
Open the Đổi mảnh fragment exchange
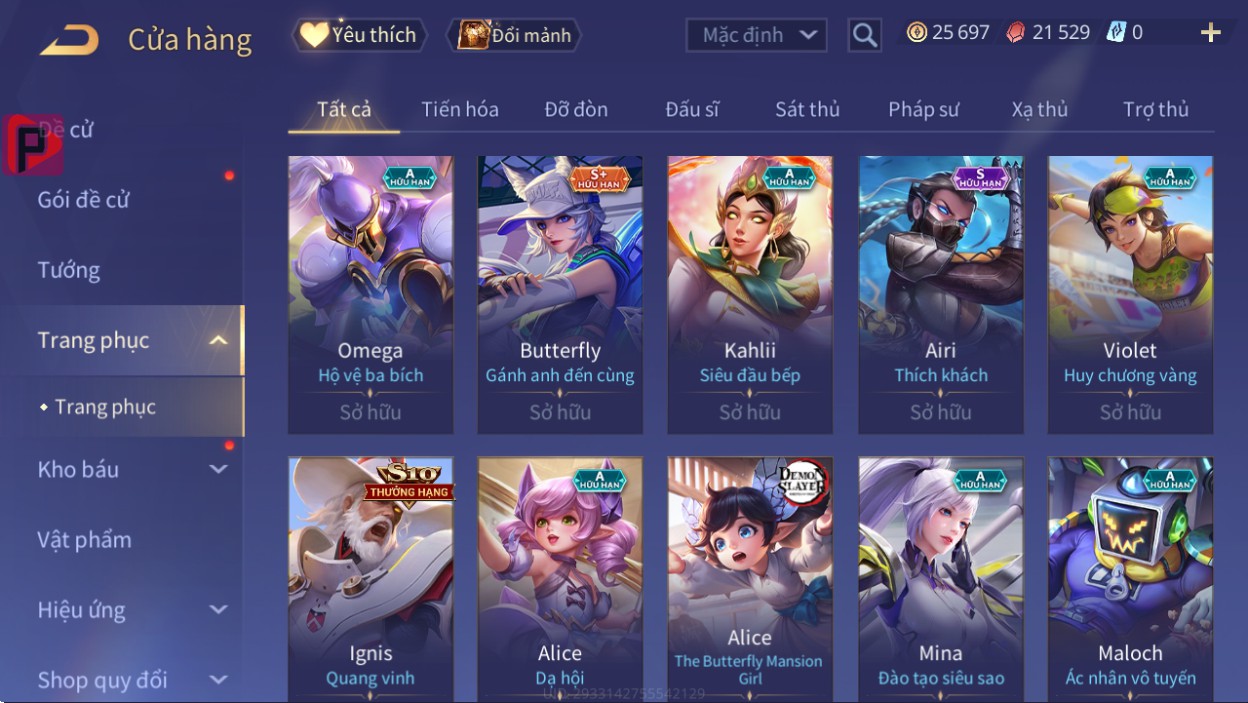click(x=515, y=35)
